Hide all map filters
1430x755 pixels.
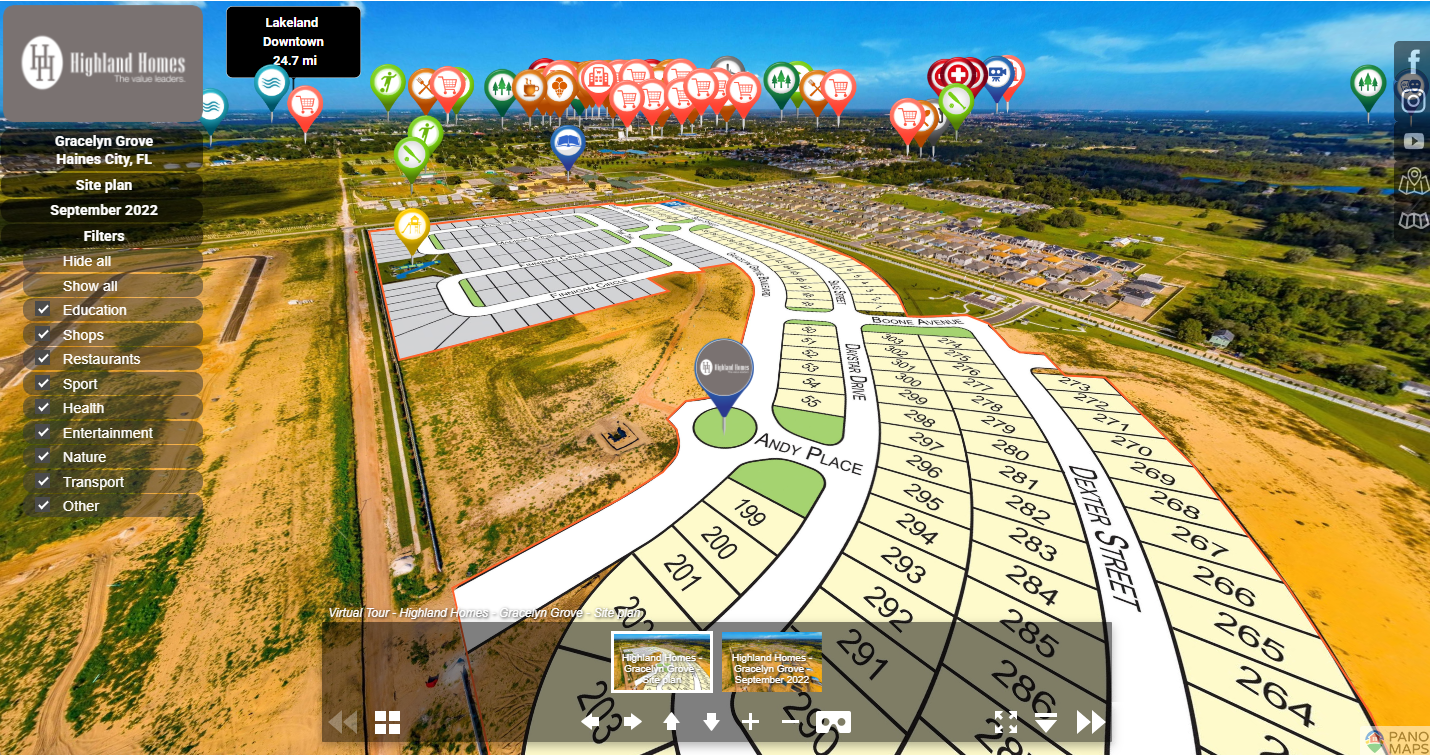tap(87, 261)
